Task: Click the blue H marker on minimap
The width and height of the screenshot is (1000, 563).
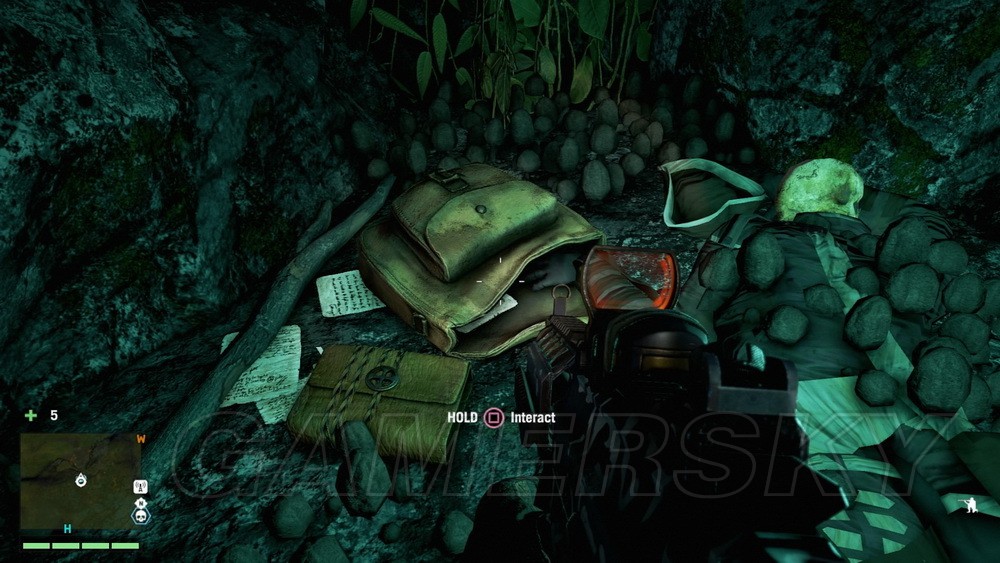Action: 68,529
